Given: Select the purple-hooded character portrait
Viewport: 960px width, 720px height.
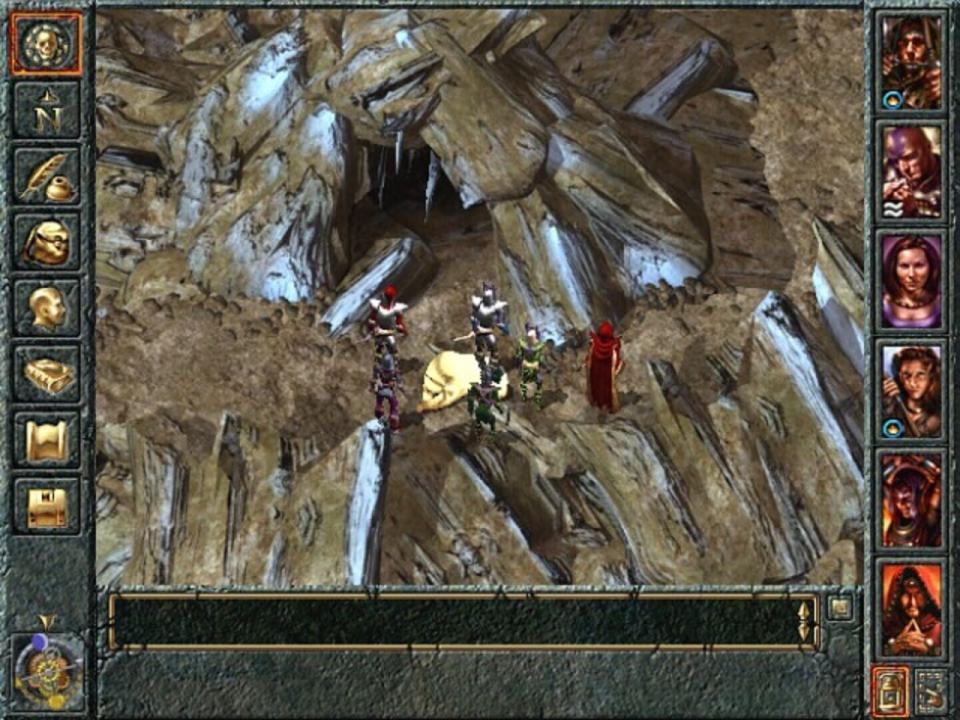Looking at the screenshot, I should pos(911,171).
